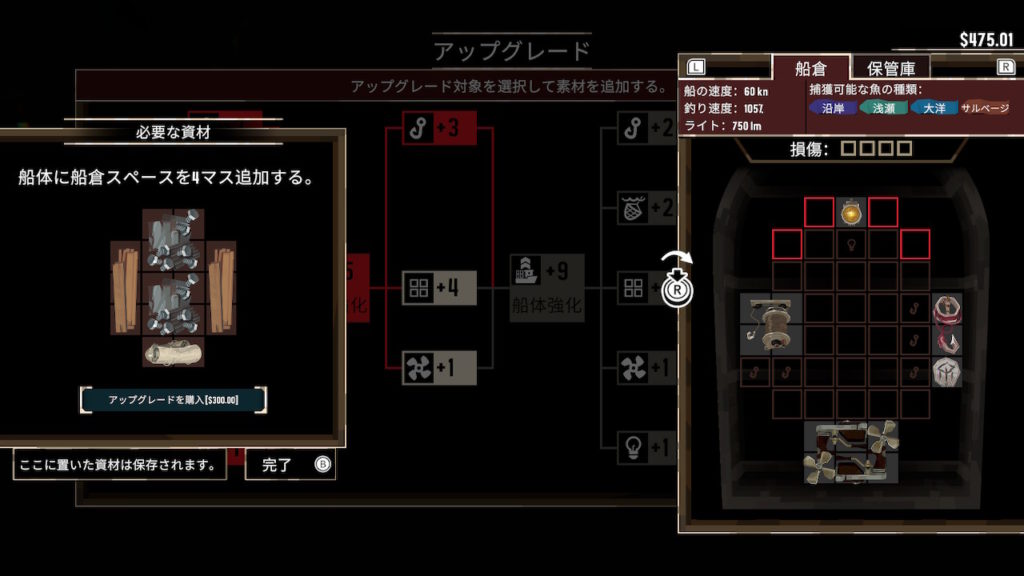Click the cloth roll material slot
Viewport: 1024px width, 576px height.
click(x=175, y=352)
